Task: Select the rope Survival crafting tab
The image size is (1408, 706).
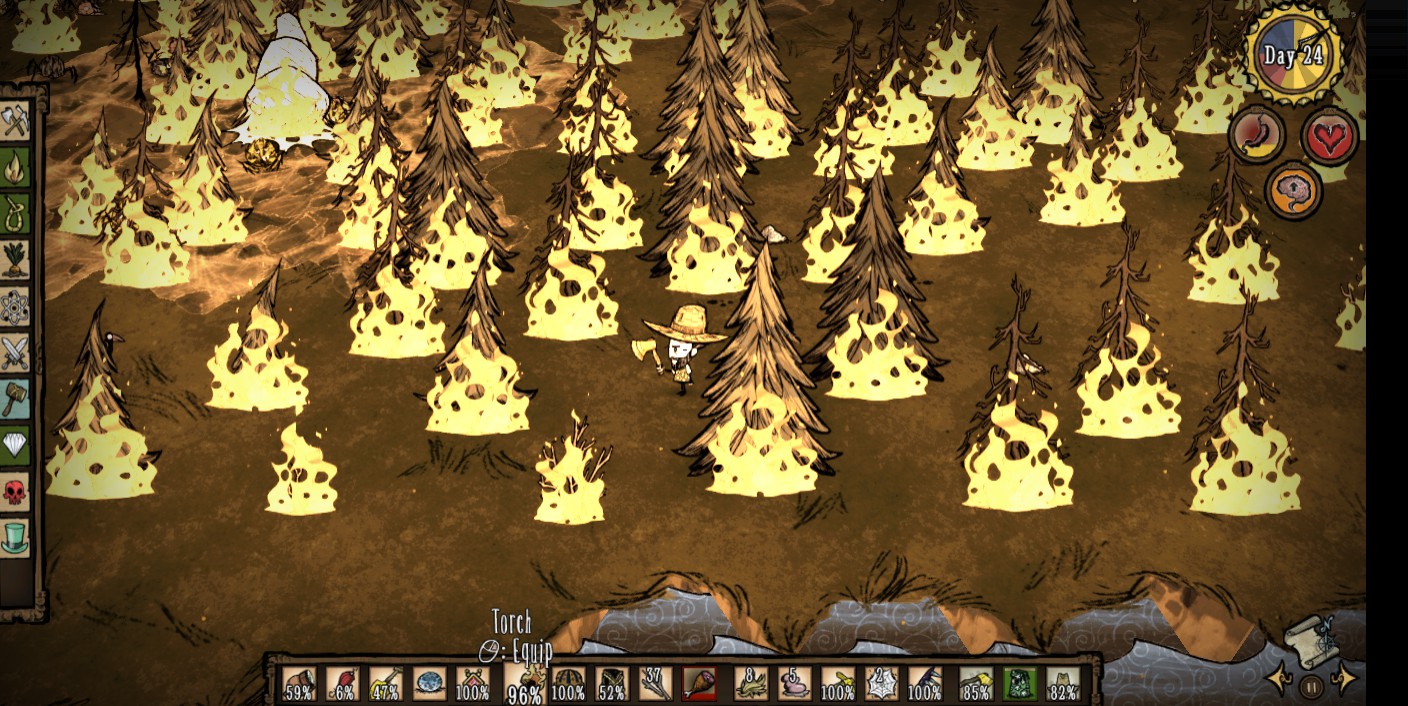Action: (x=15, y=214)
